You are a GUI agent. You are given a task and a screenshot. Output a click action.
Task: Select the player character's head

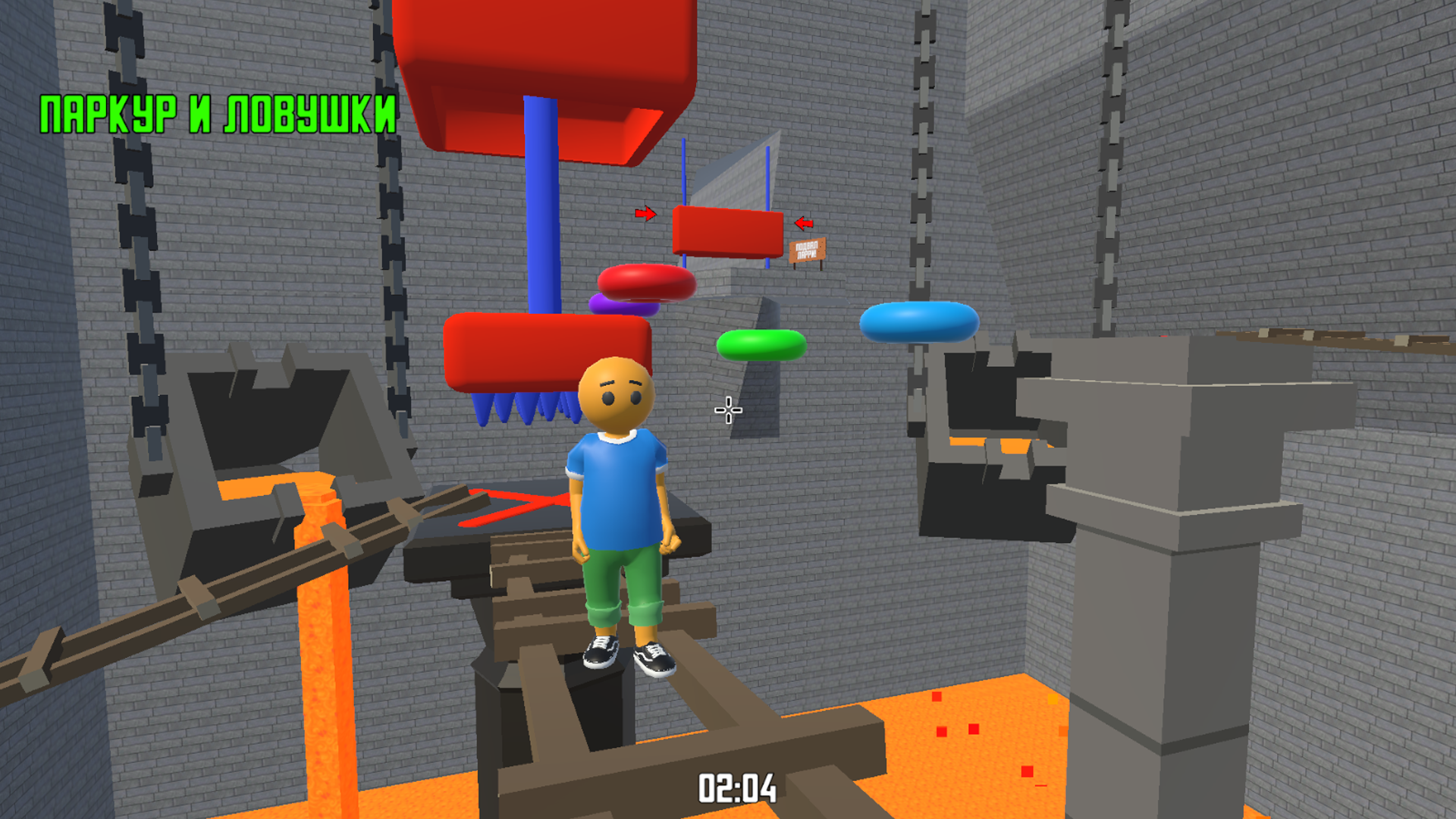pos(616,394)
